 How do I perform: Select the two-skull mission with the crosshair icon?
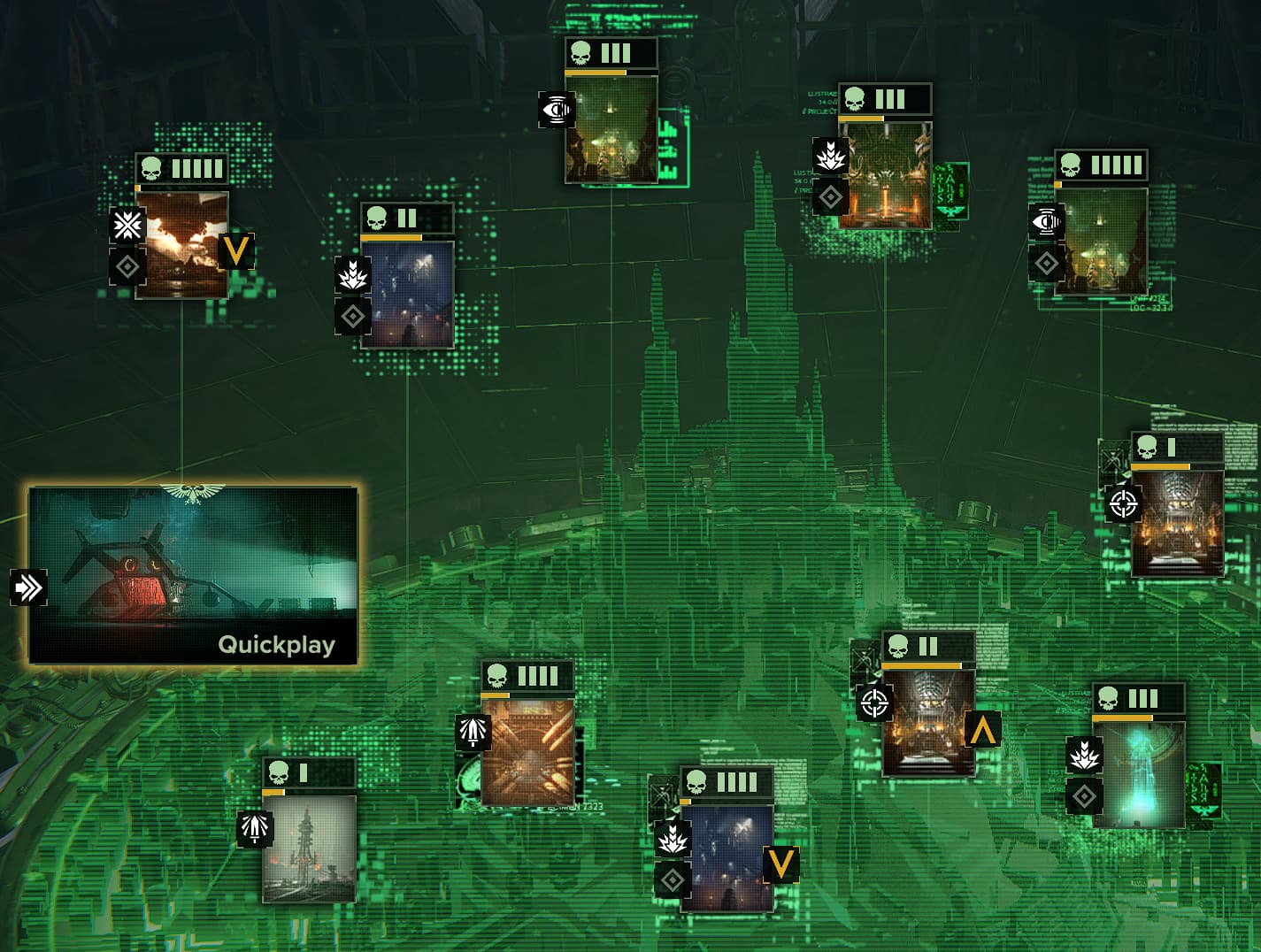(x=928, y=722)
